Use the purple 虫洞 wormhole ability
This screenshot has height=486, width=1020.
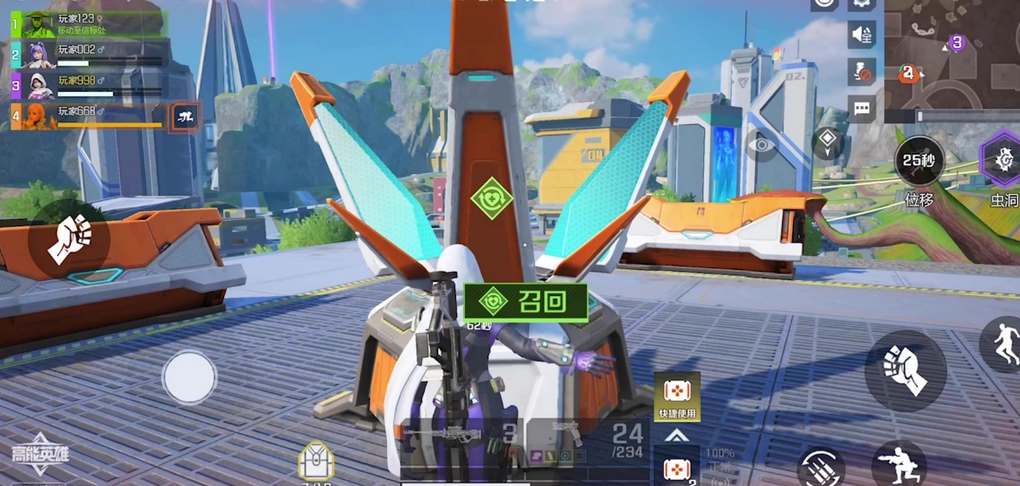(x=1002, y=160)
